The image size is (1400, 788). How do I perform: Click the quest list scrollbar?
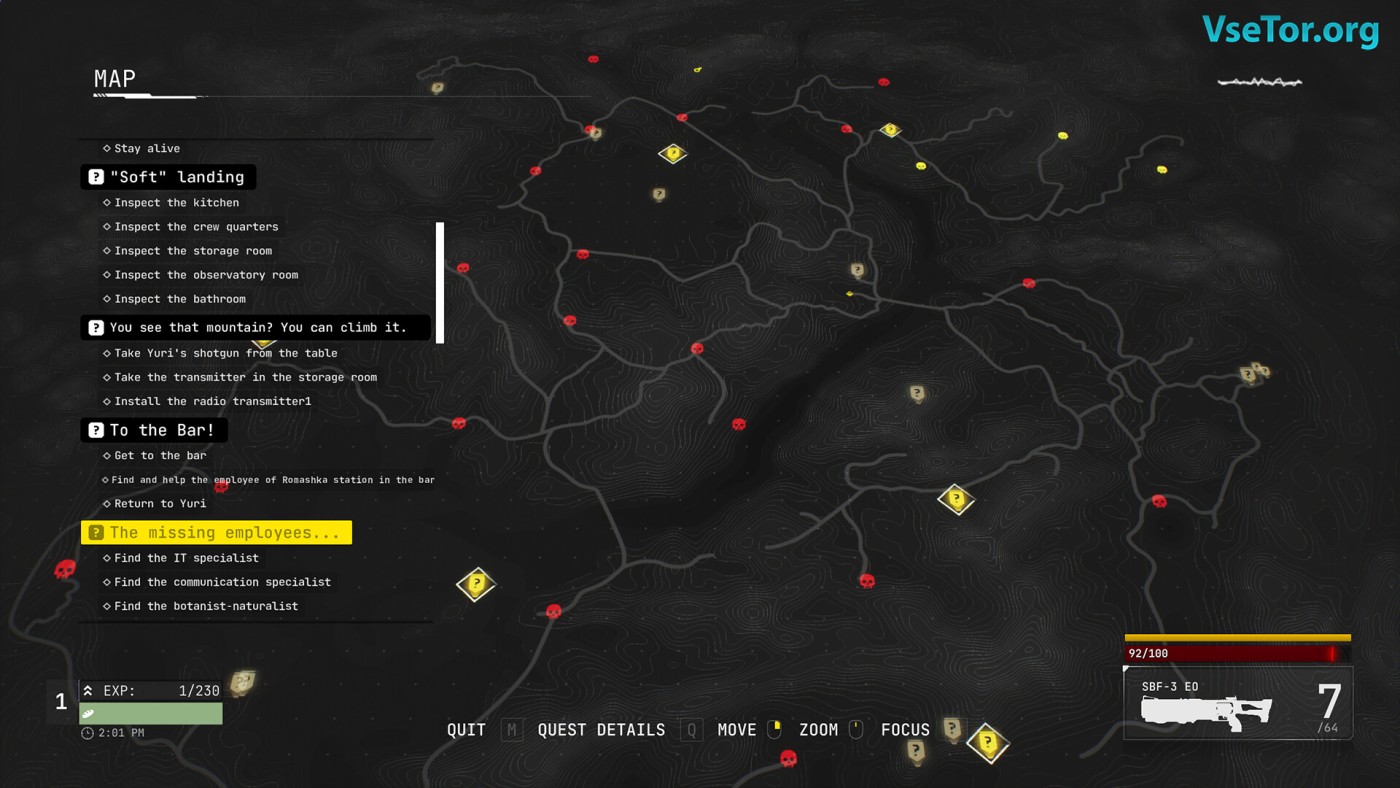pyautogui.click(x=440, y=282)
